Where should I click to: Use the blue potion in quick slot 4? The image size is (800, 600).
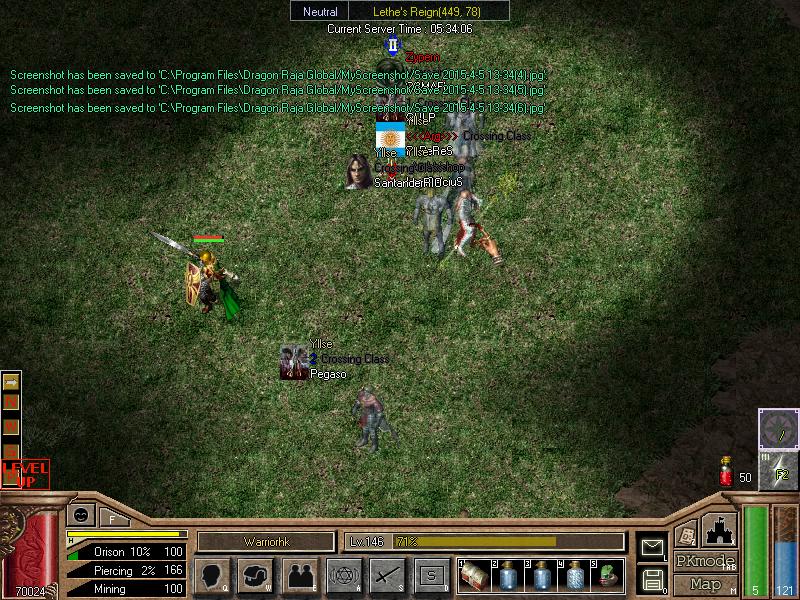click(x=575, y=575)
